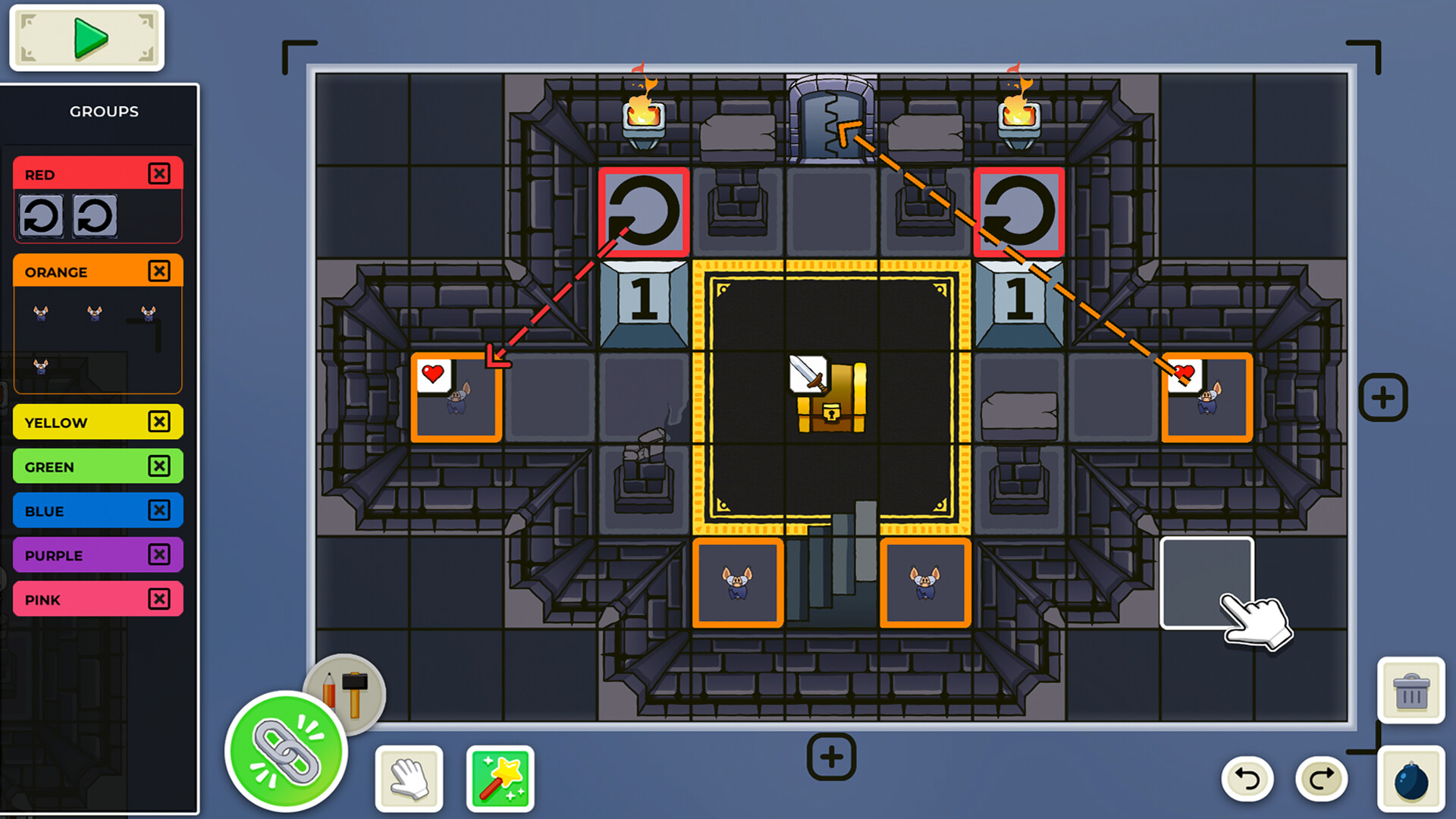Click the GREEN group label
This screenshot has width=1456, height=819.
(x=49, y=466)
